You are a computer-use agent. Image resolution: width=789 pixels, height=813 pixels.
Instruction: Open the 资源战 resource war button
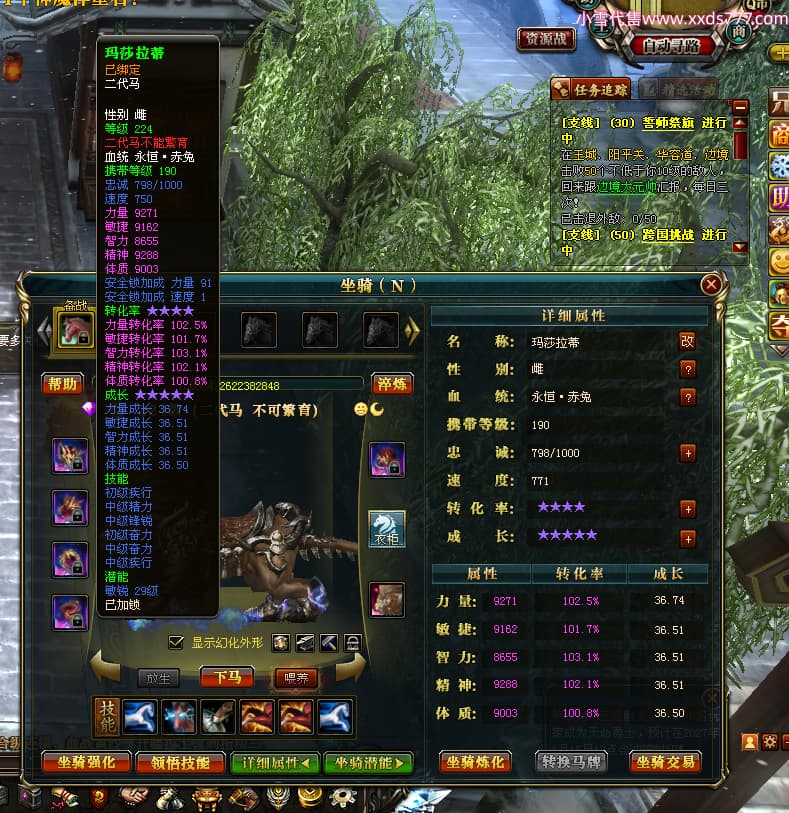tap(546, 39)
